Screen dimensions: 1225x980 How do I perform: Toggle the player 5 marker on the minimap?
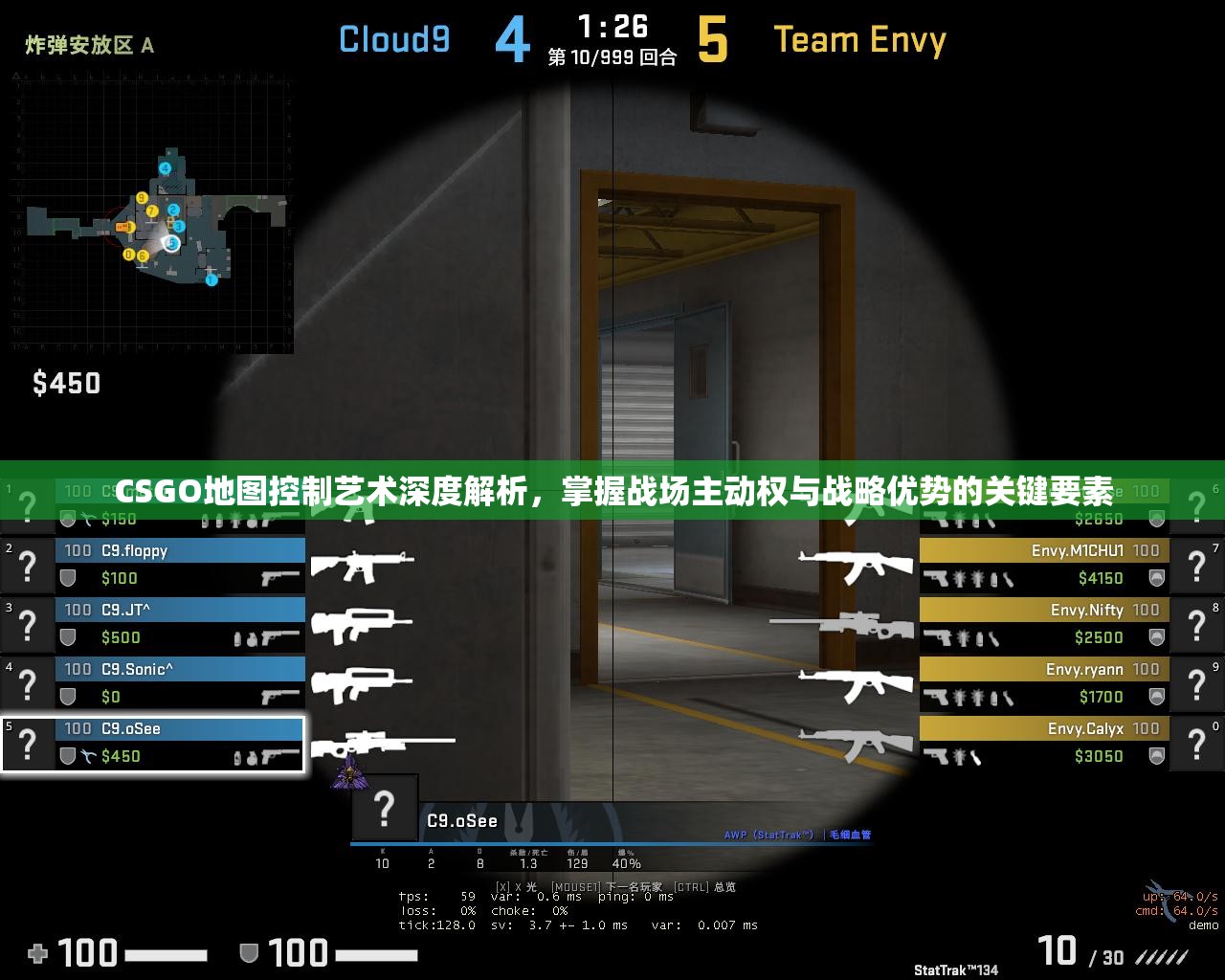tap(171, 242)
